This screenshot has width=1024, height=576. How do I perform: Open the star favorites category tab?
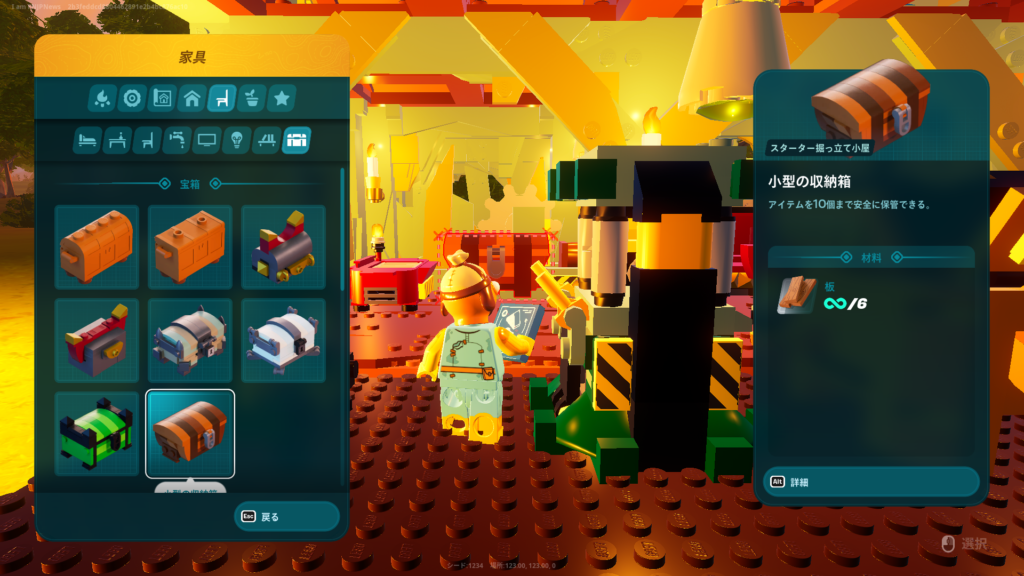(x=282, y=98)
